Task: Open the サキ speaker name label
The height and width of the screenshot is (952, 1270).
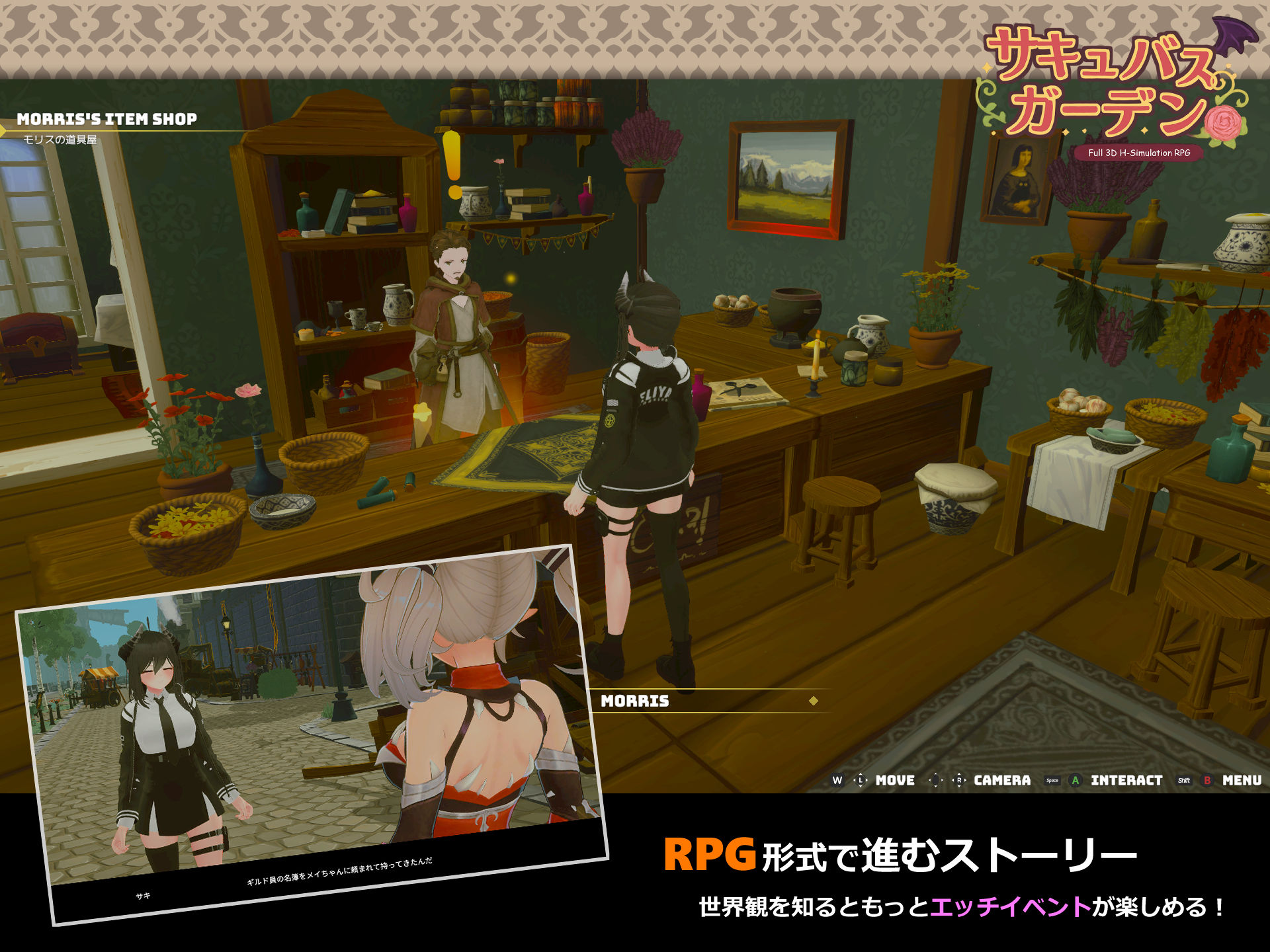Action: pyautogui.click(x=143, y=894)
